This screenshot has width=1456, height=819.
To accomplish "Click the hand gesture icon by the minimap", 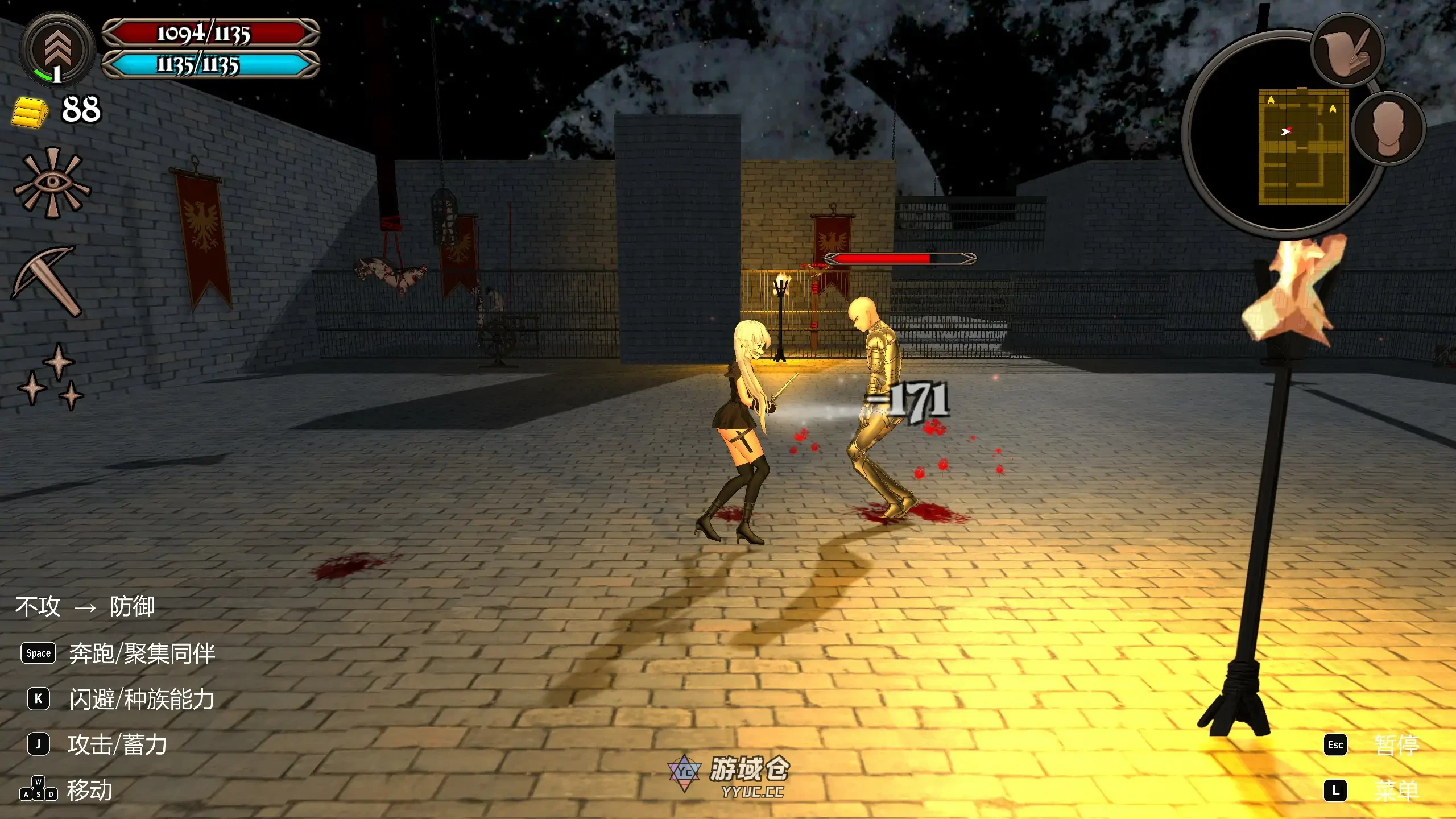I will click(1347, 50).
